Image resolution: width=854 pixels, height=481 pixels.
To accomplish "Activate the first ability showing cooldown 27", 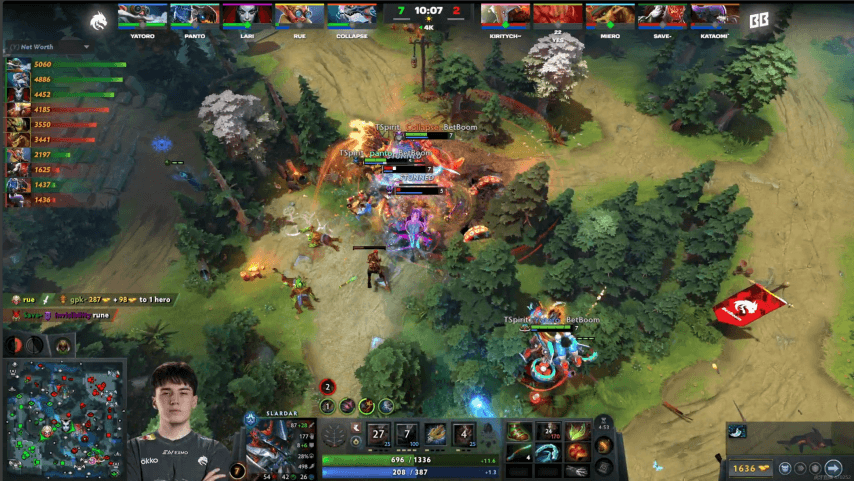I will [x=378, y=435].
